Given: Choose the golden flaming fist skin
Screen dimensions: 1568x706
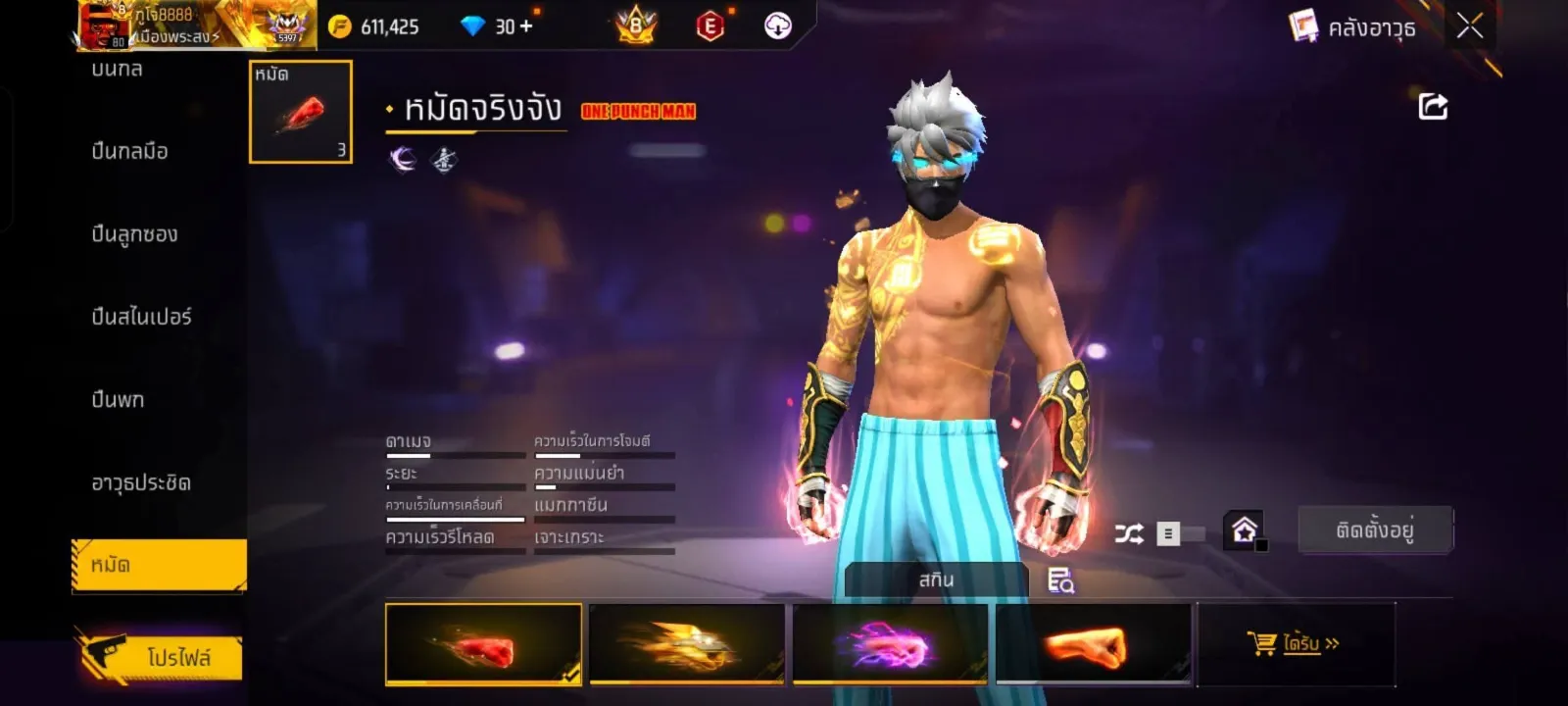Looking at the screenshot, I should coord(686,644).
